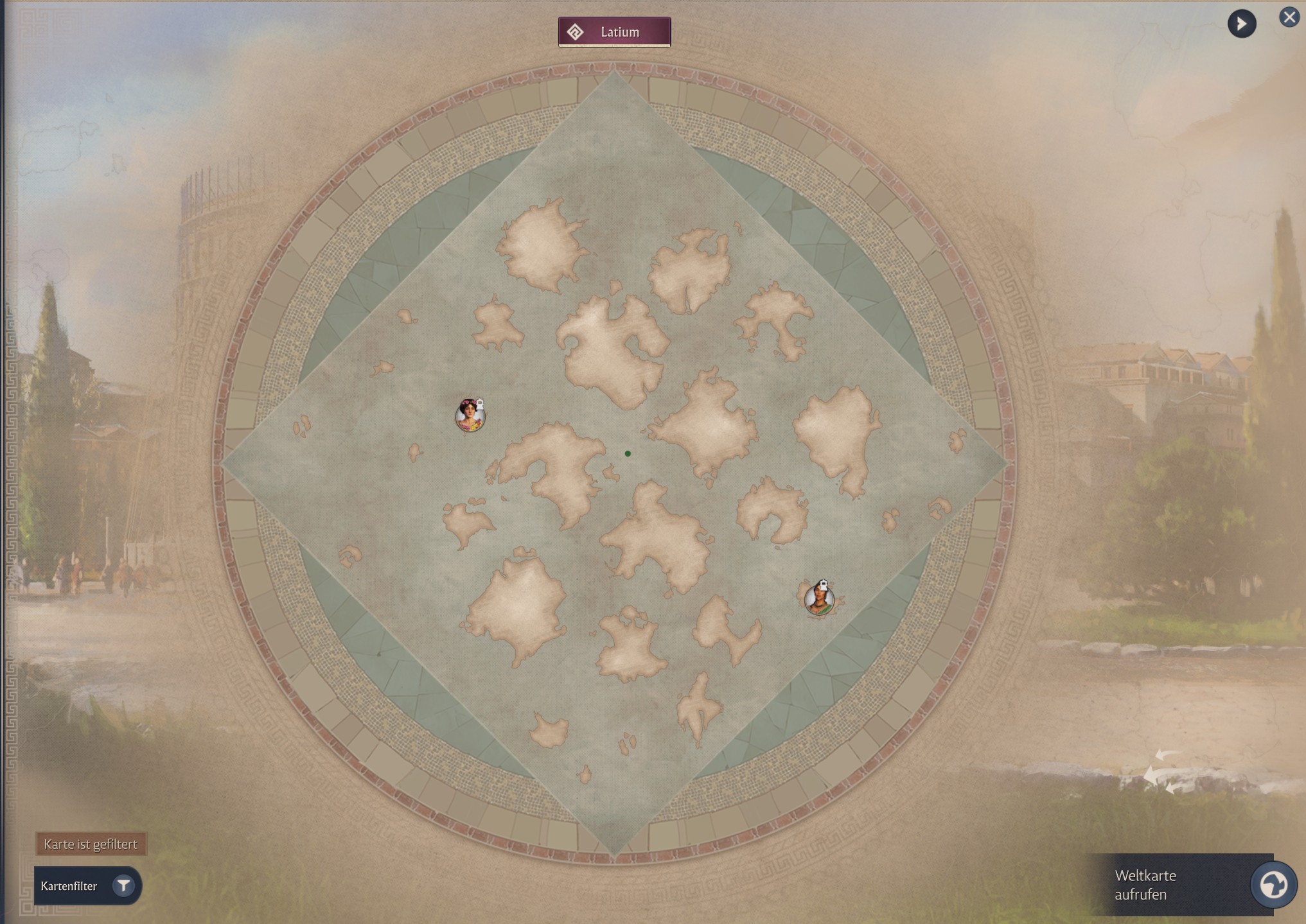1306x924 pixels.
Task: Select the flower-haired woman portrait marker
Action: click(470, 416)
